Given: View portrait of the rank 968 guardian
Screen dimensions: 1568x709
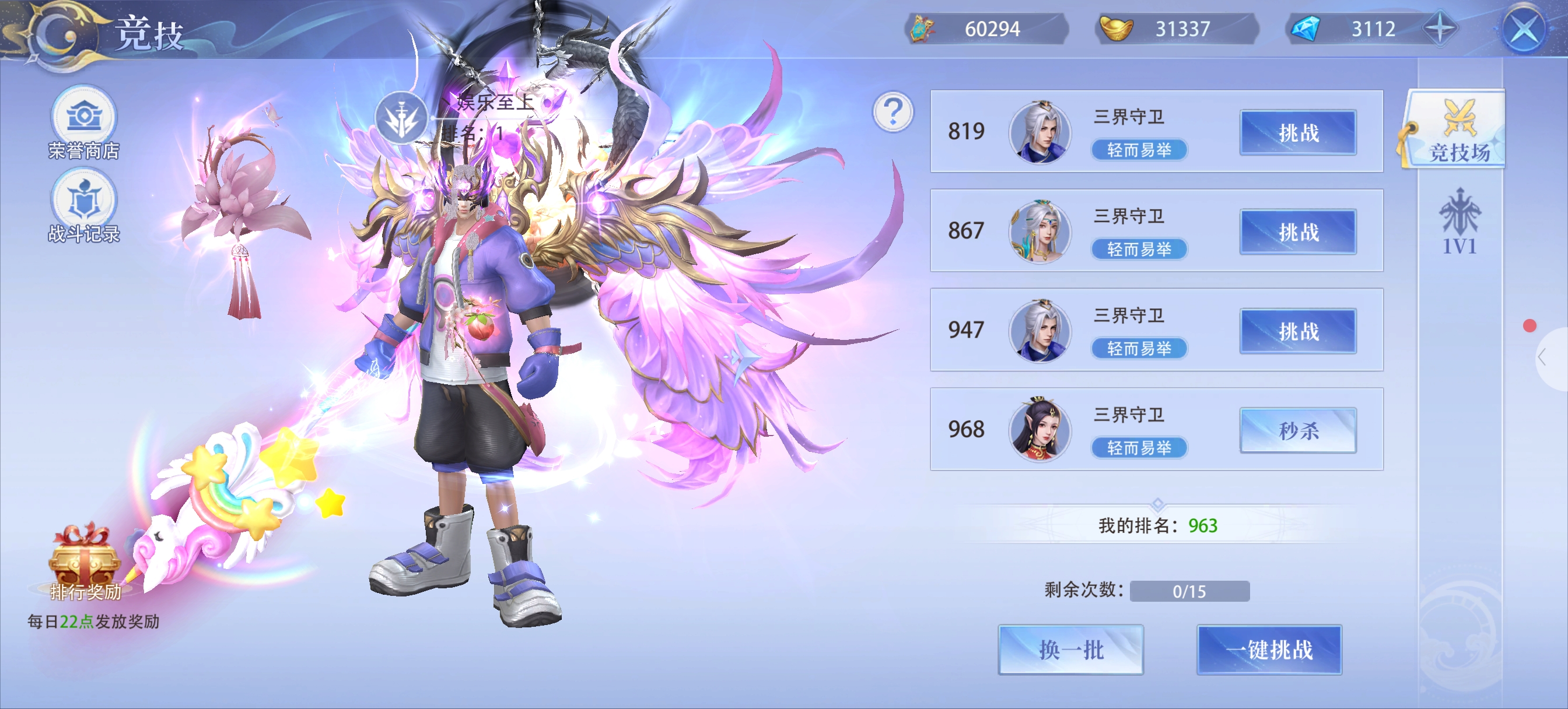Looking at the screenshot, I should click(x=1039, y=429).
